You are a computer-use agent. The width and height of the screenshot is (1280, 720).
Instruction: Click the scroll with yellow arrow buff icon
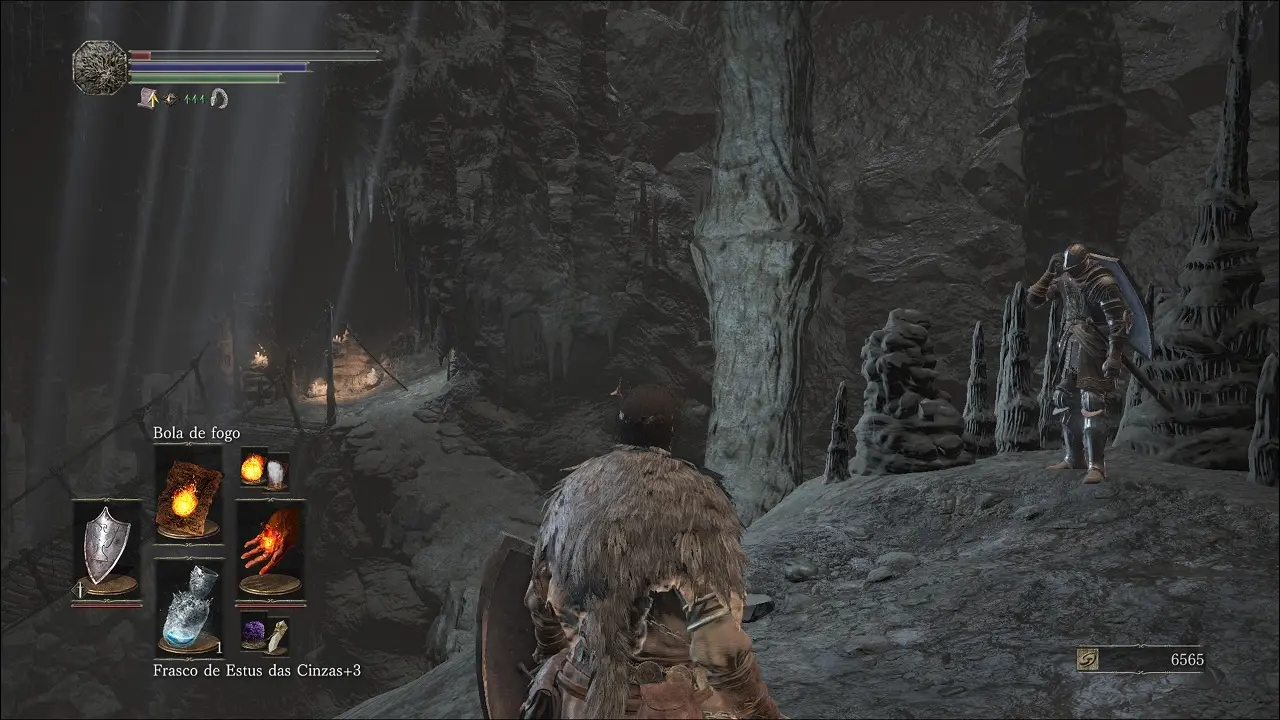[x=152, y=98]
